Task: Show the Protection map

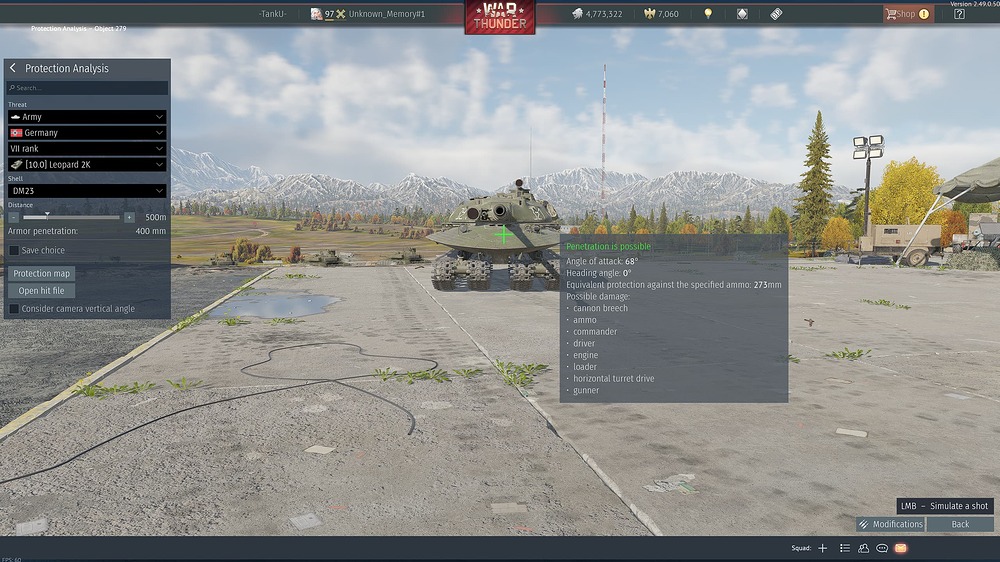Action: [42, 273]
